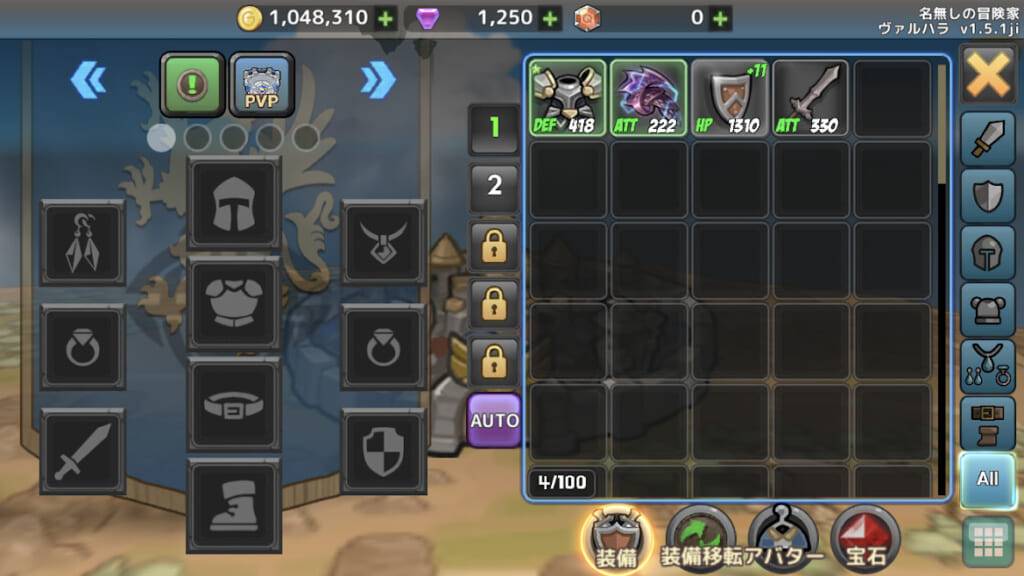This screenshot has height=576, width=1024.
Task: Go to next page with right arrows
Action: click(378, 80)
